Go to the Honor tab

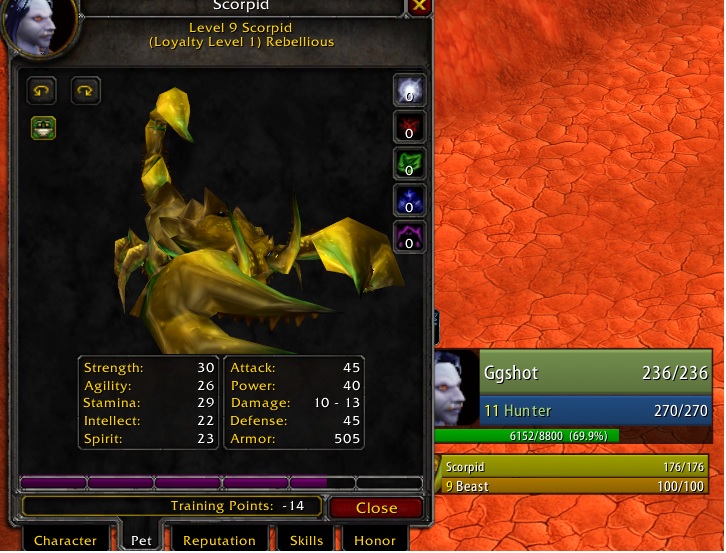(375, 540)
